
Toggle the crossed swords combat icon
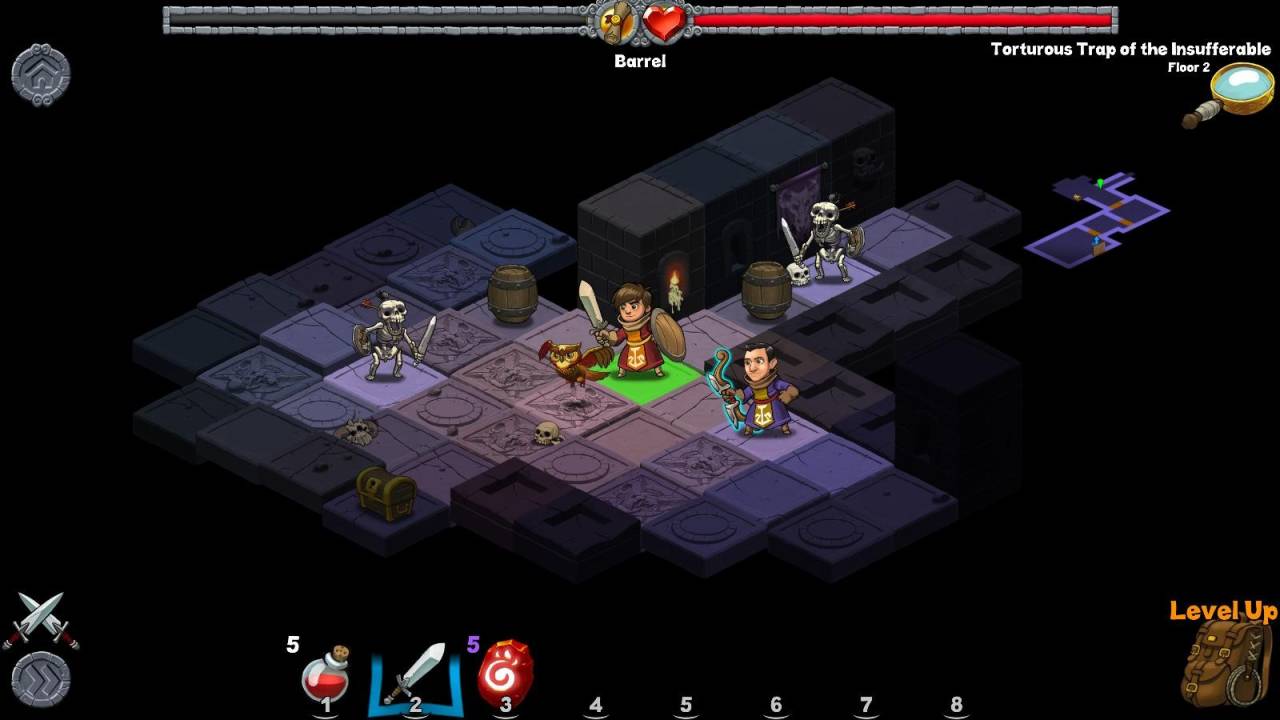(x=41, y=619)
